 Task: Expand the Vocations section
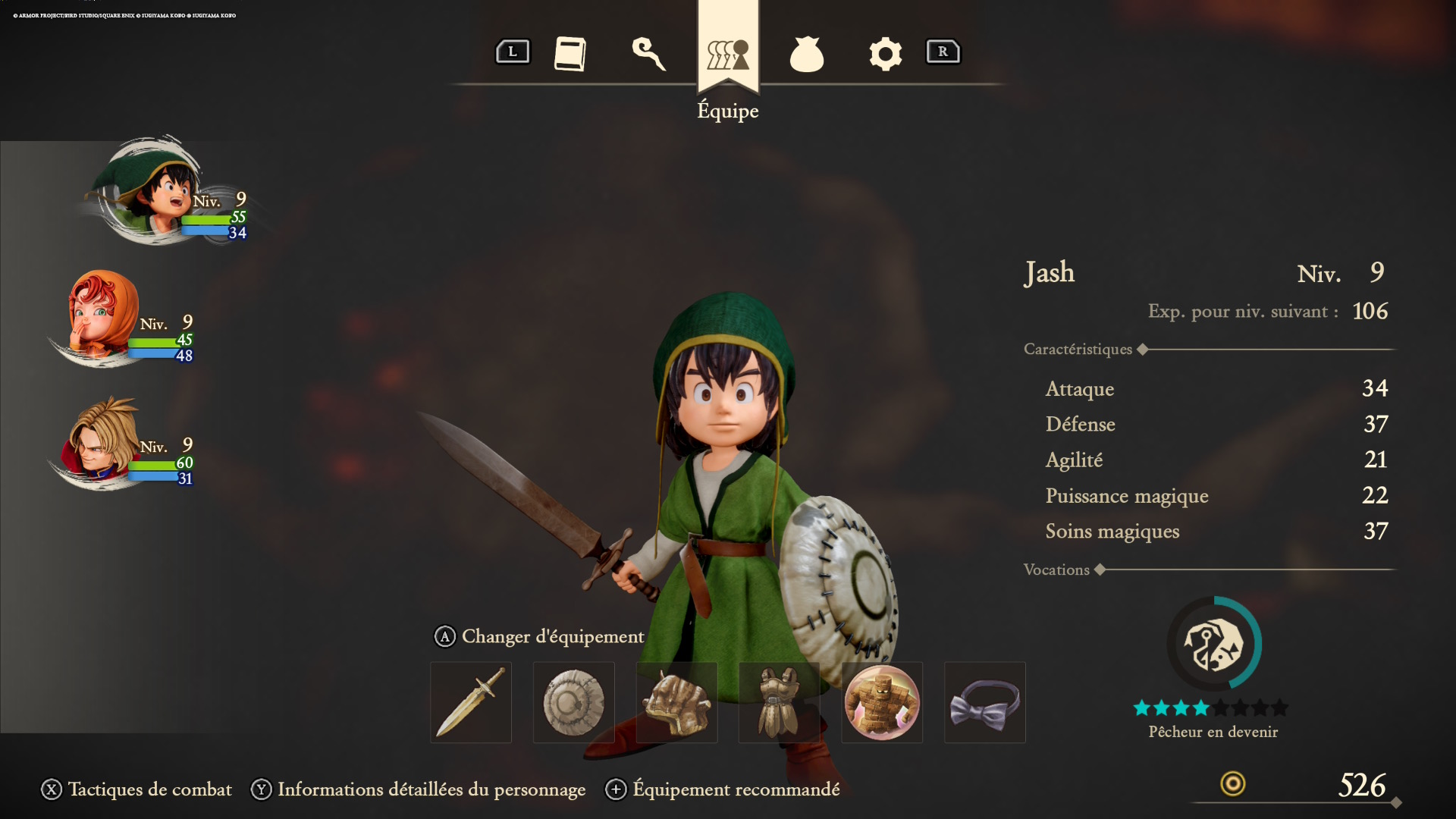[x=1100, y=570]
